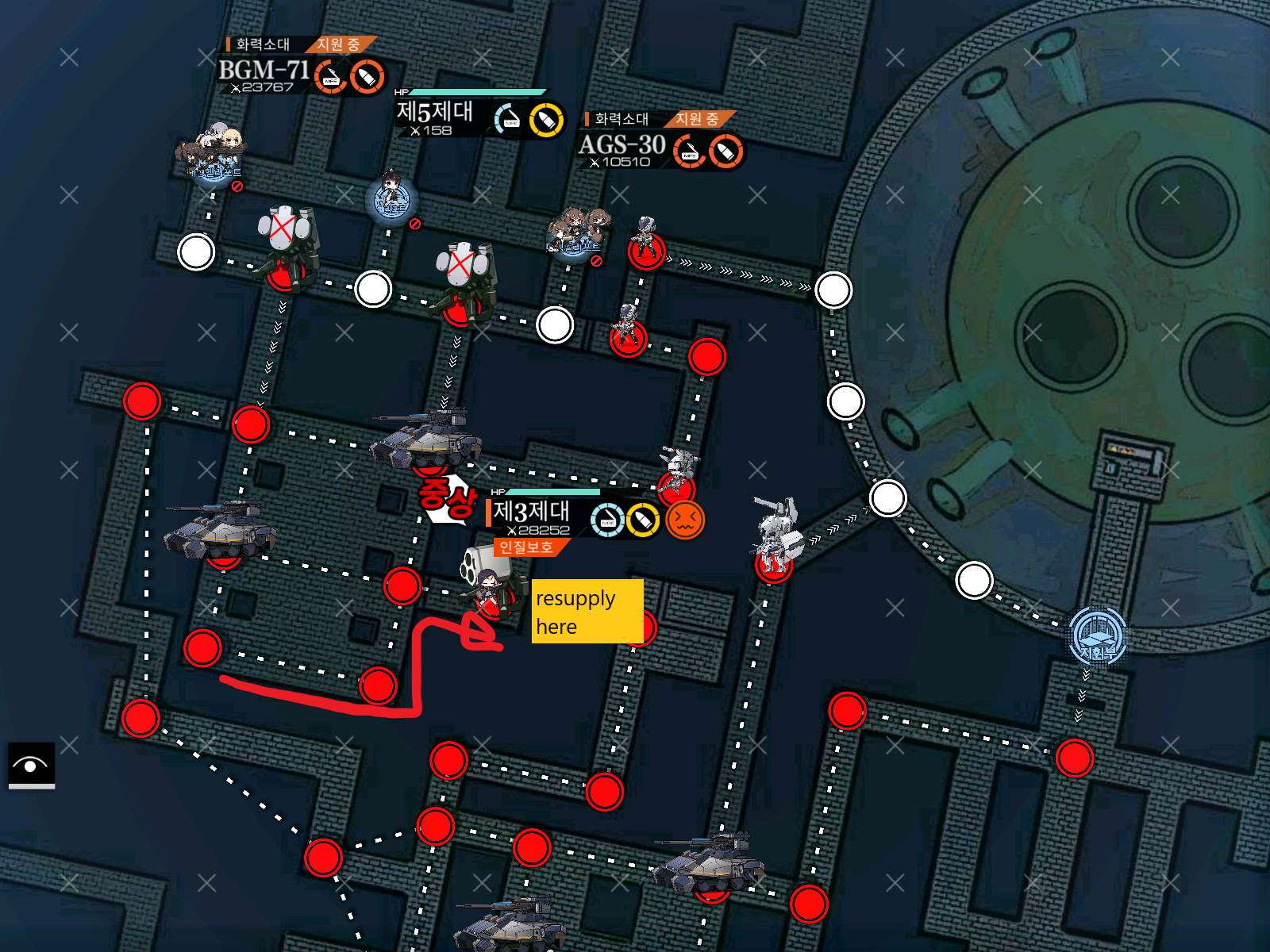Toggle the night vision eye icon

(30, 767)
